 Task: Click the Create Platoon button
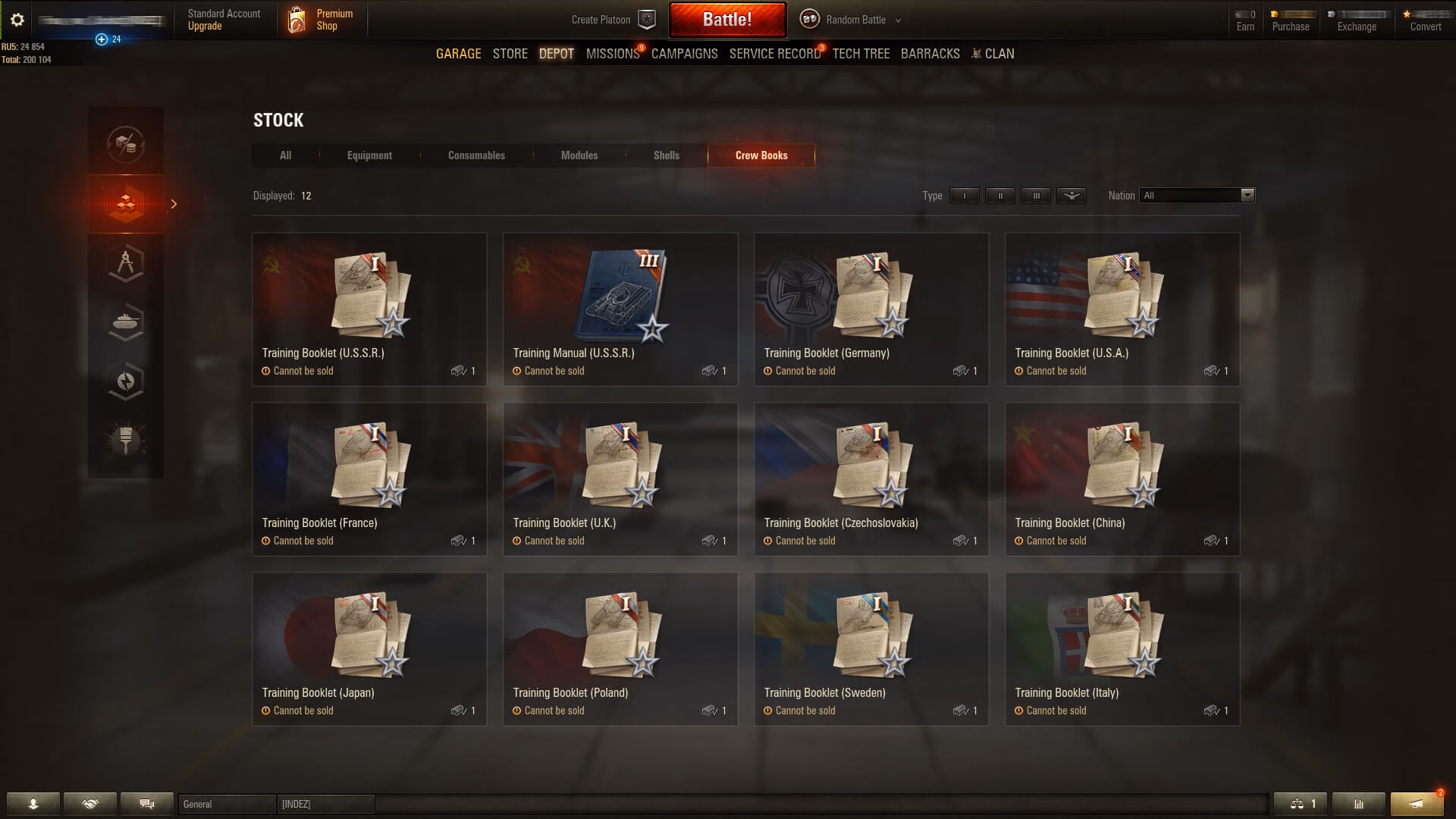613,20
